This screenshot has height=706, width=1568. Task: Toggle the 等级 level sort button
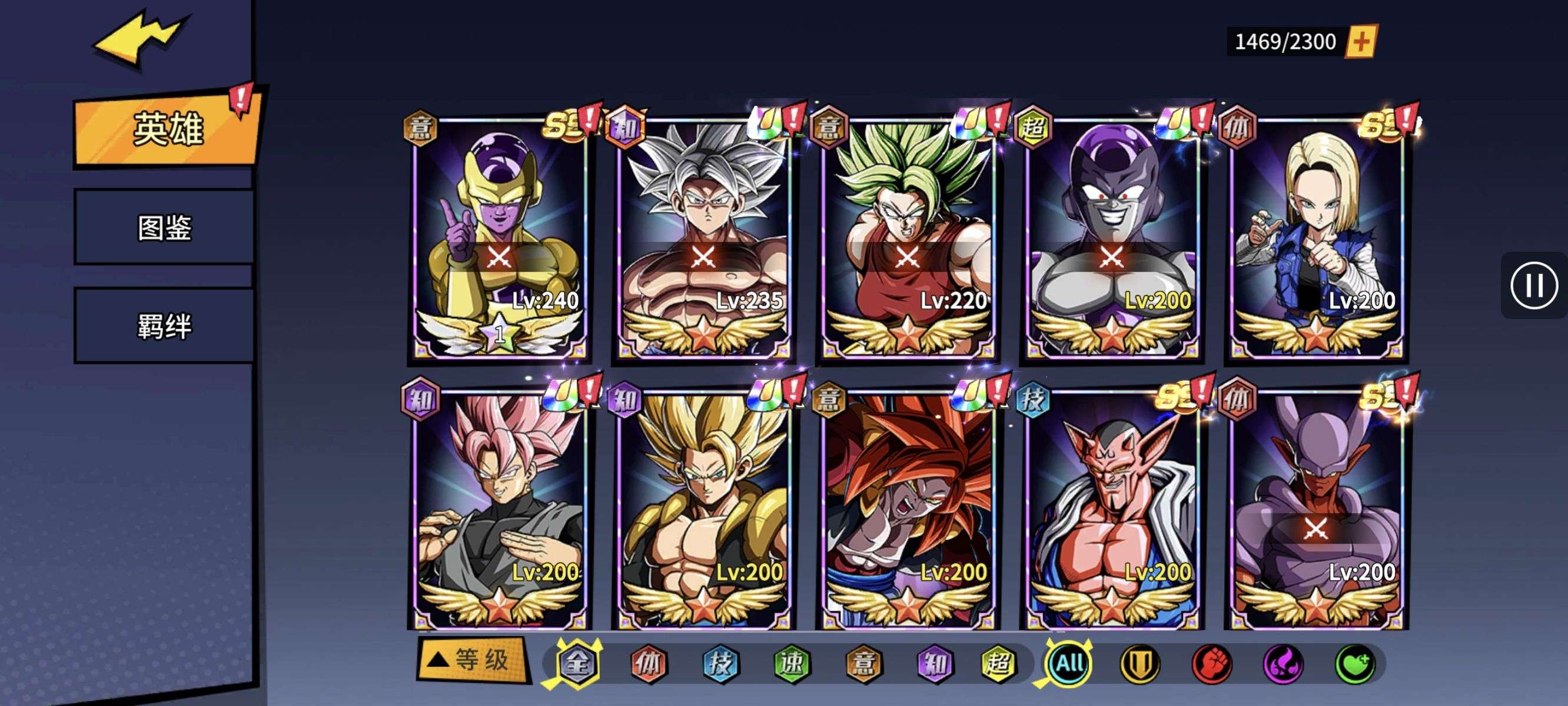click(x=471, y=659)
